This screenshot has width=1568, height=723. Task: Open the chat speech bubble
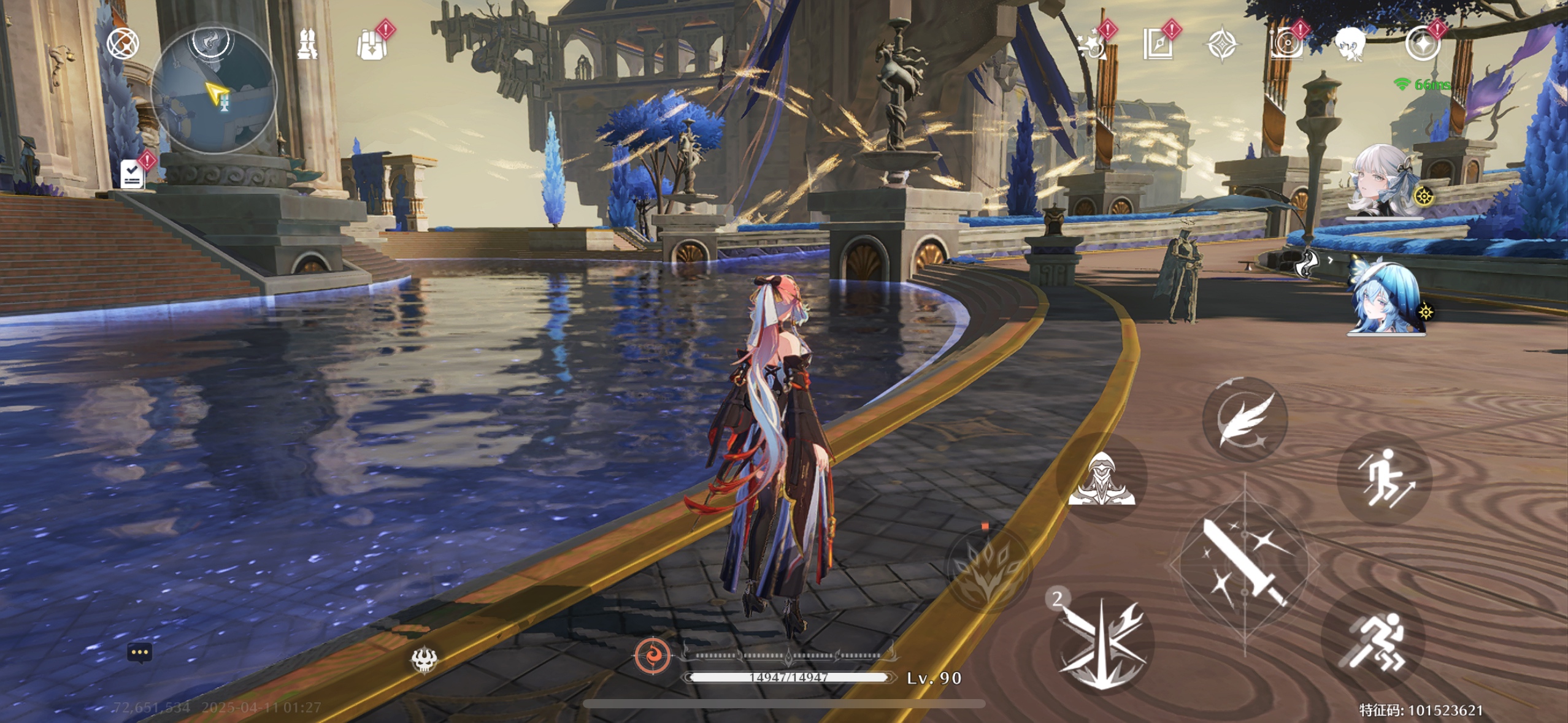click(x=139, y=652)
